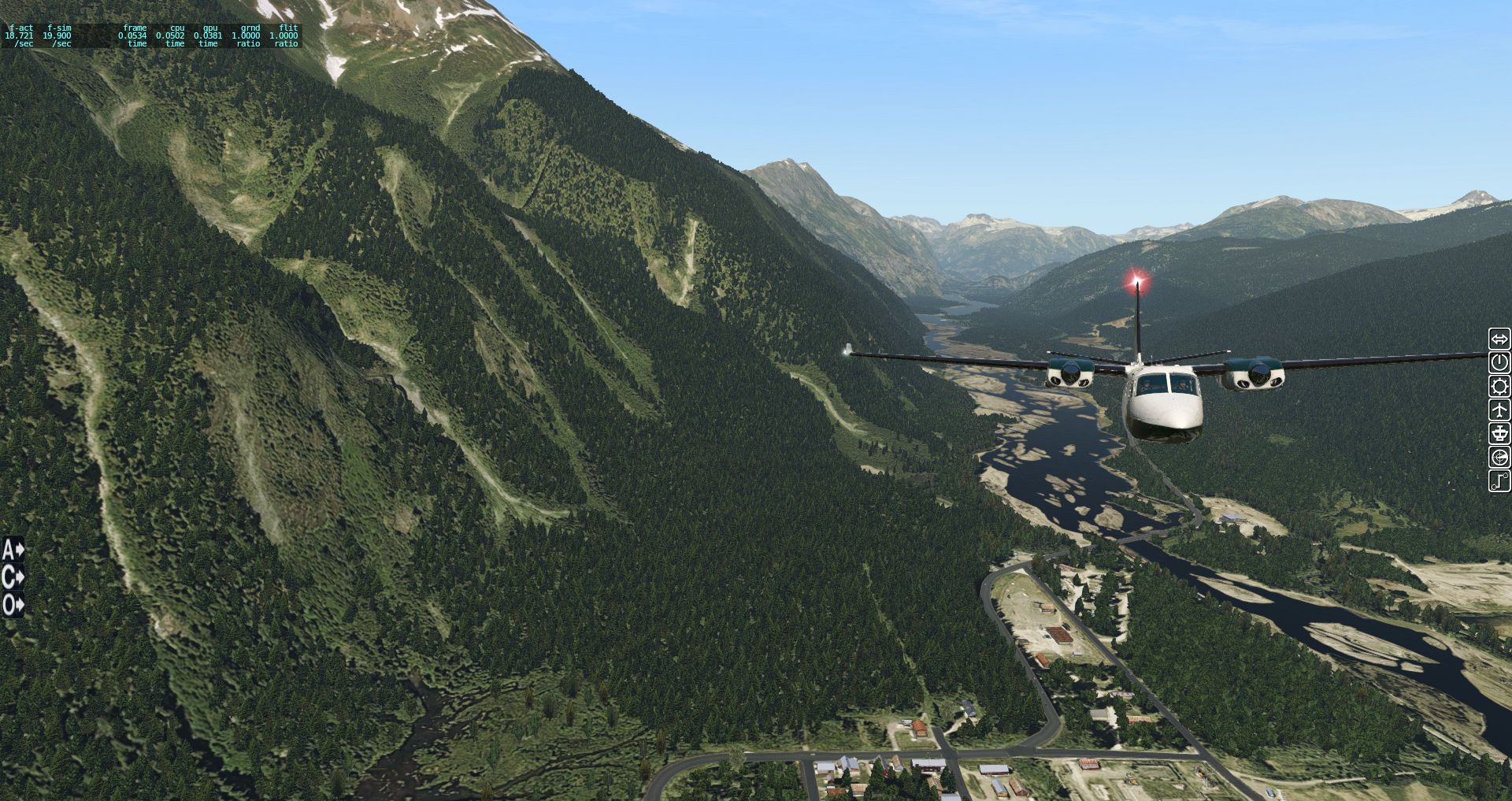Select the airplane silhouette icon
This screenshot has height=801, width=1512.
point(1499,410)
